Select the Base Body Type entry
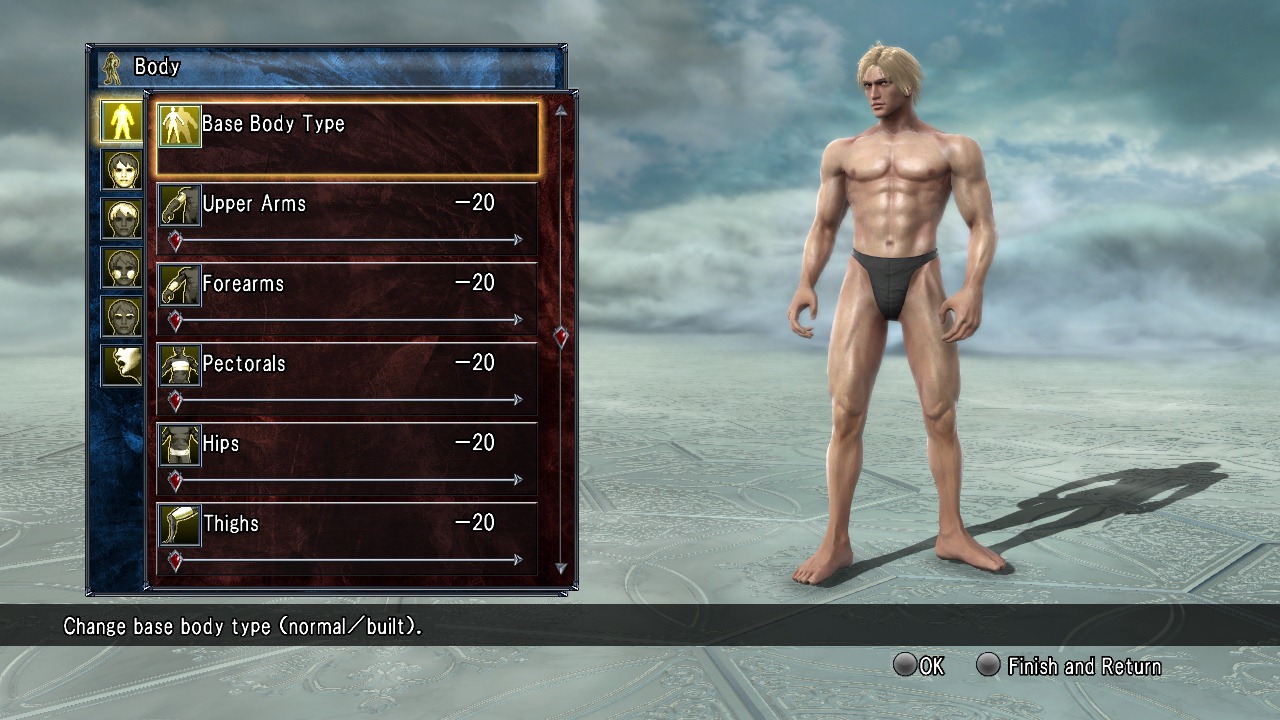This screenshot has width=1280, height=720. coord(347,137)
